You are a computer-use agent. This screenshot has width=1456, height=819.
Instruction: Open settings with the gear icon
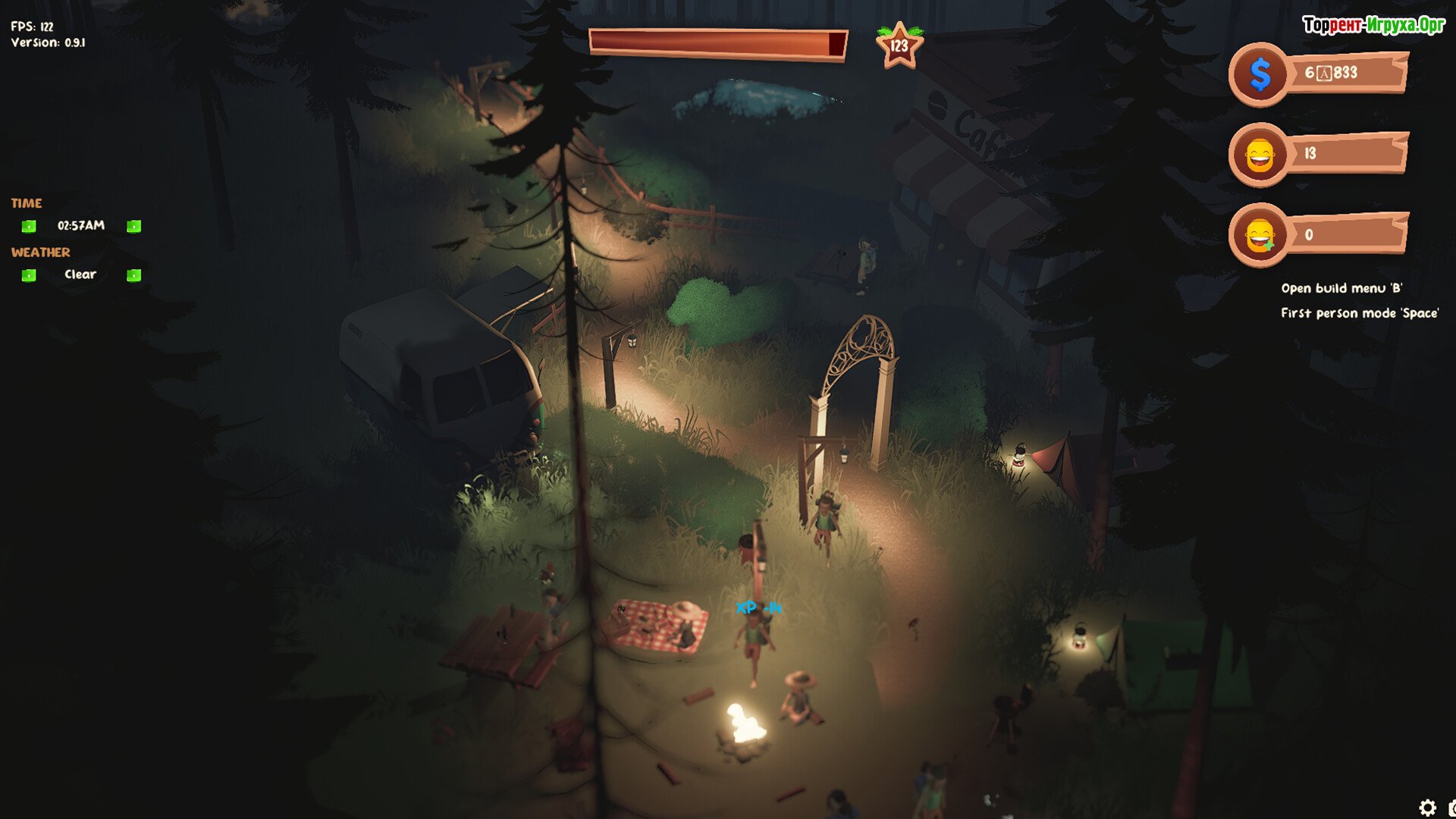click(x=1427, y=808)
